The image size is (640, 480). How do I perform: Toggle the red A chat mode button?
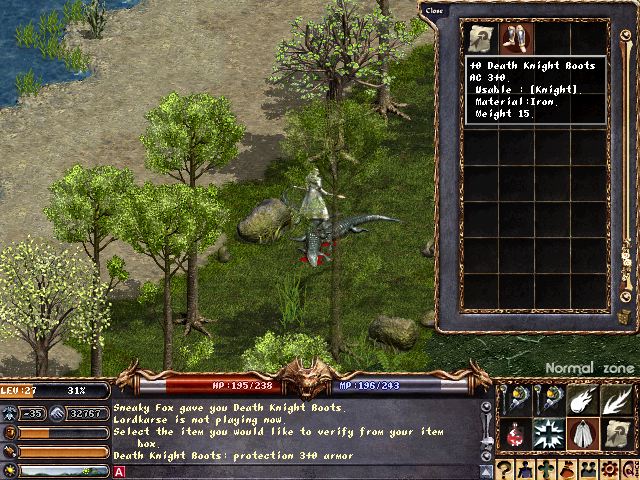pyautogui.click(x=120, y=471)
